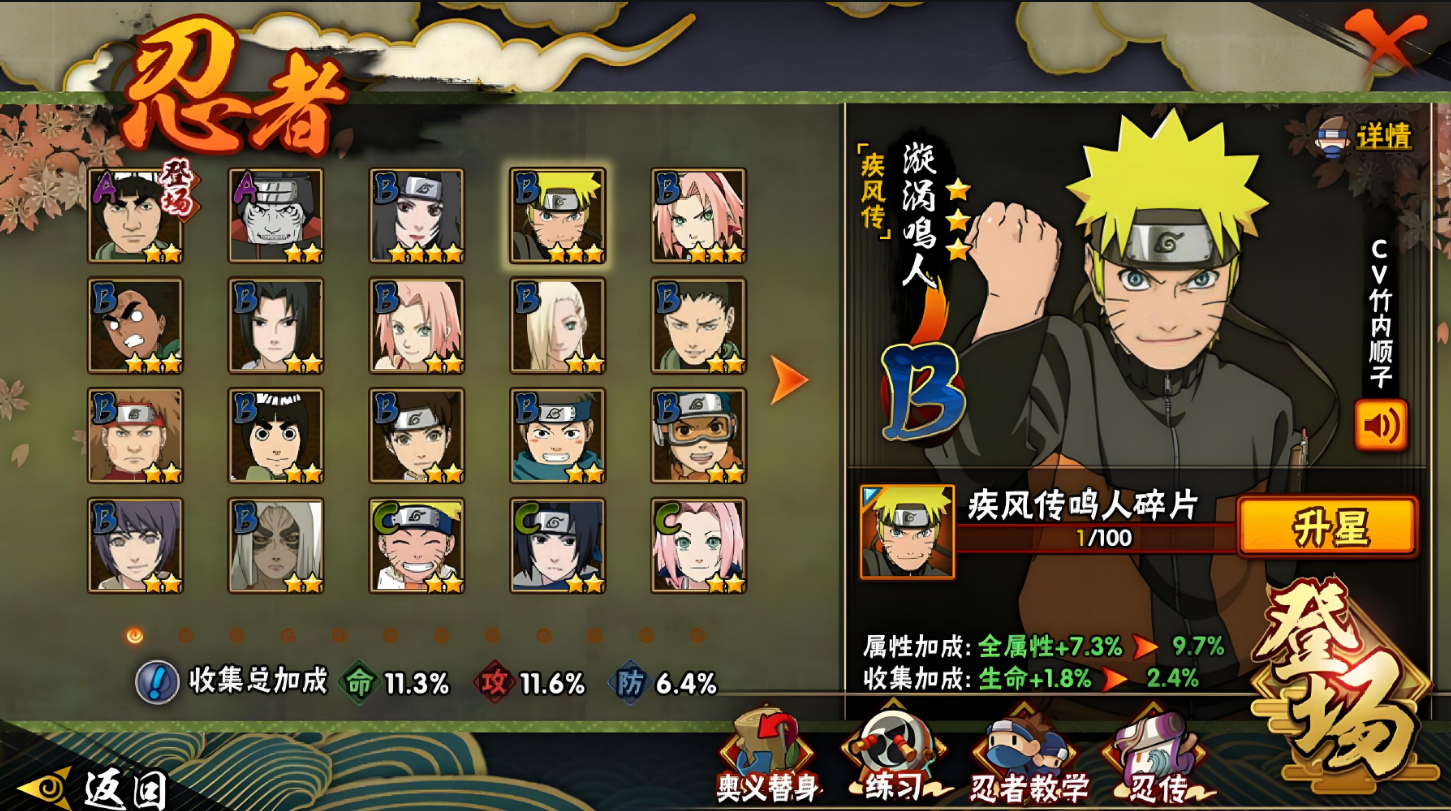Show next page with orange arrow
The width and height of the screenshot is (1451, 811).
point(788,381)
